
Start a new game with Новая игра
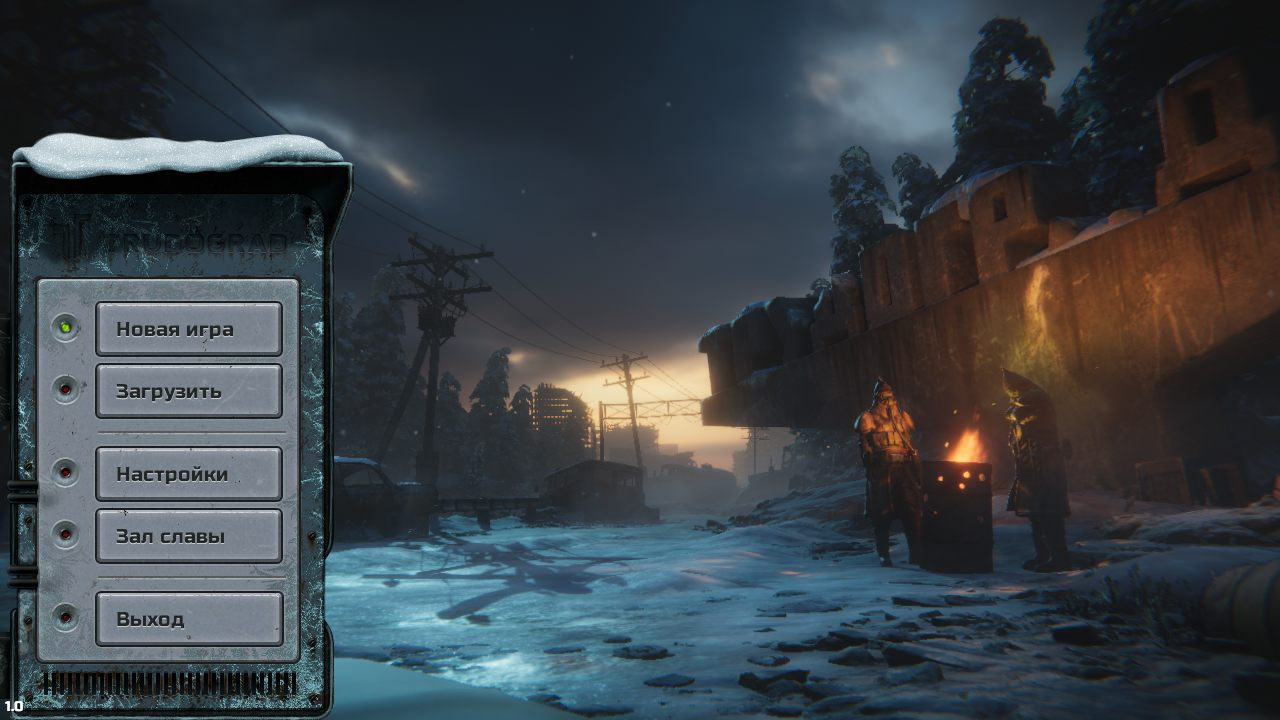pyautogui.click(x=188, y=327)
